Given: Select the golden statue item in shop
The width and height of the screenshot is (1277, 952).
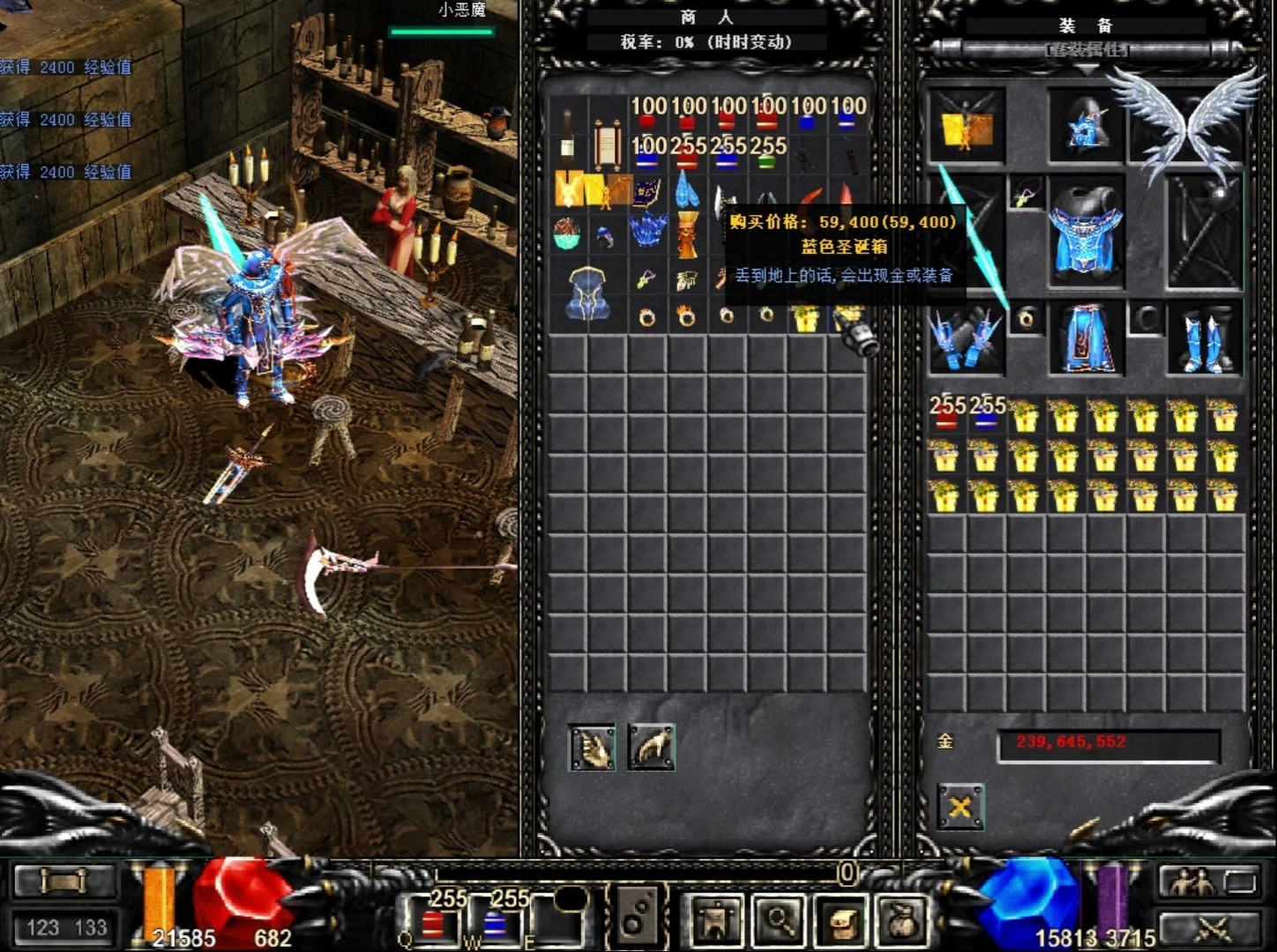Looking at the screenshot, I should coord(687,234).
